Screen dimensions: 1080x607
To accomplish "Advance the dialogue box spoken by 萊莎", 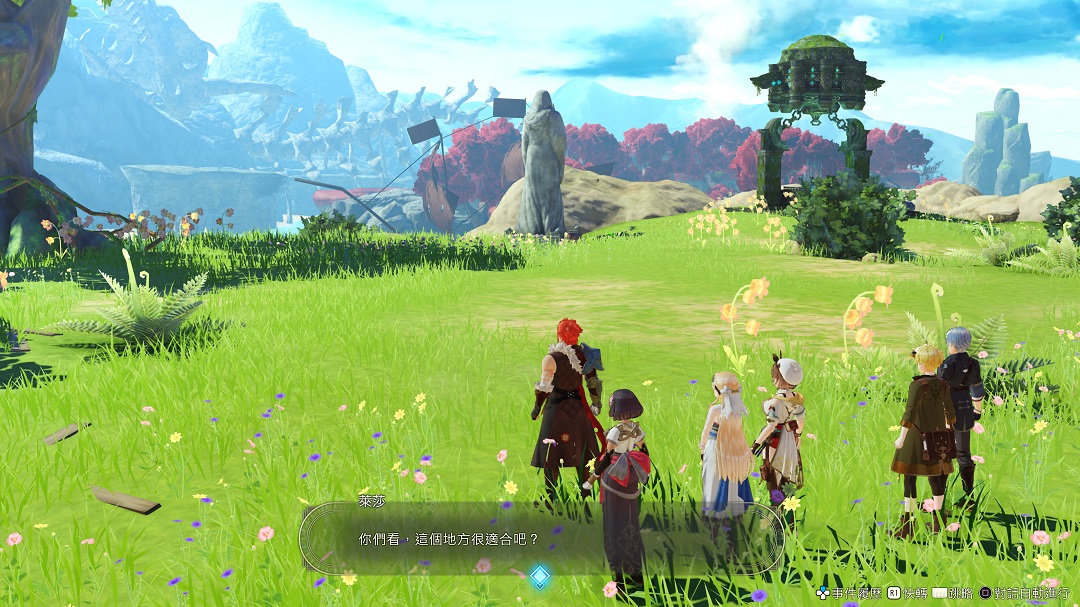I will [540, 538].
